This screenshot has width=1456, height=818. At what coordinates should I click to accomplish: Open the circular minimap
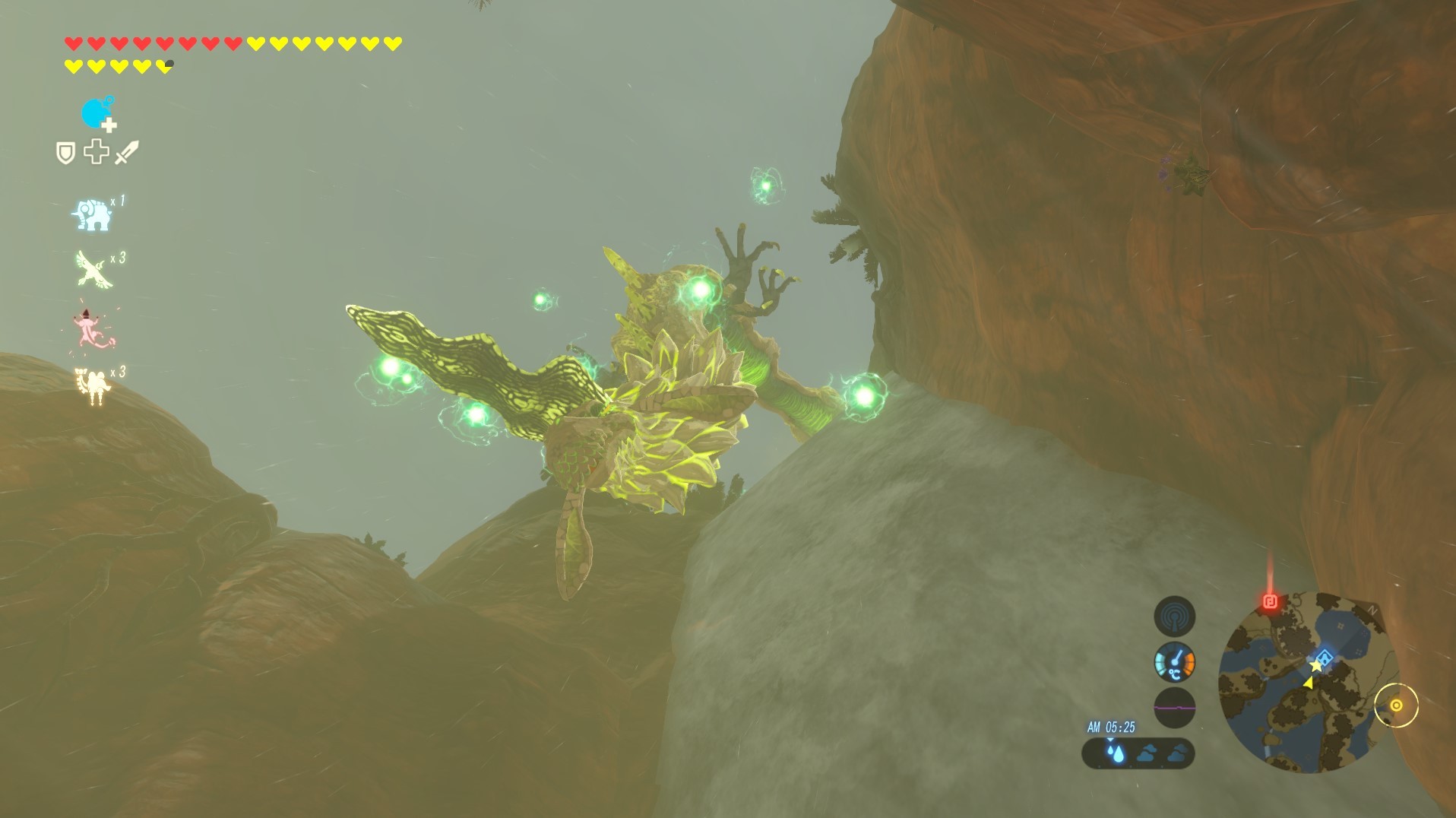[1306, 681]
